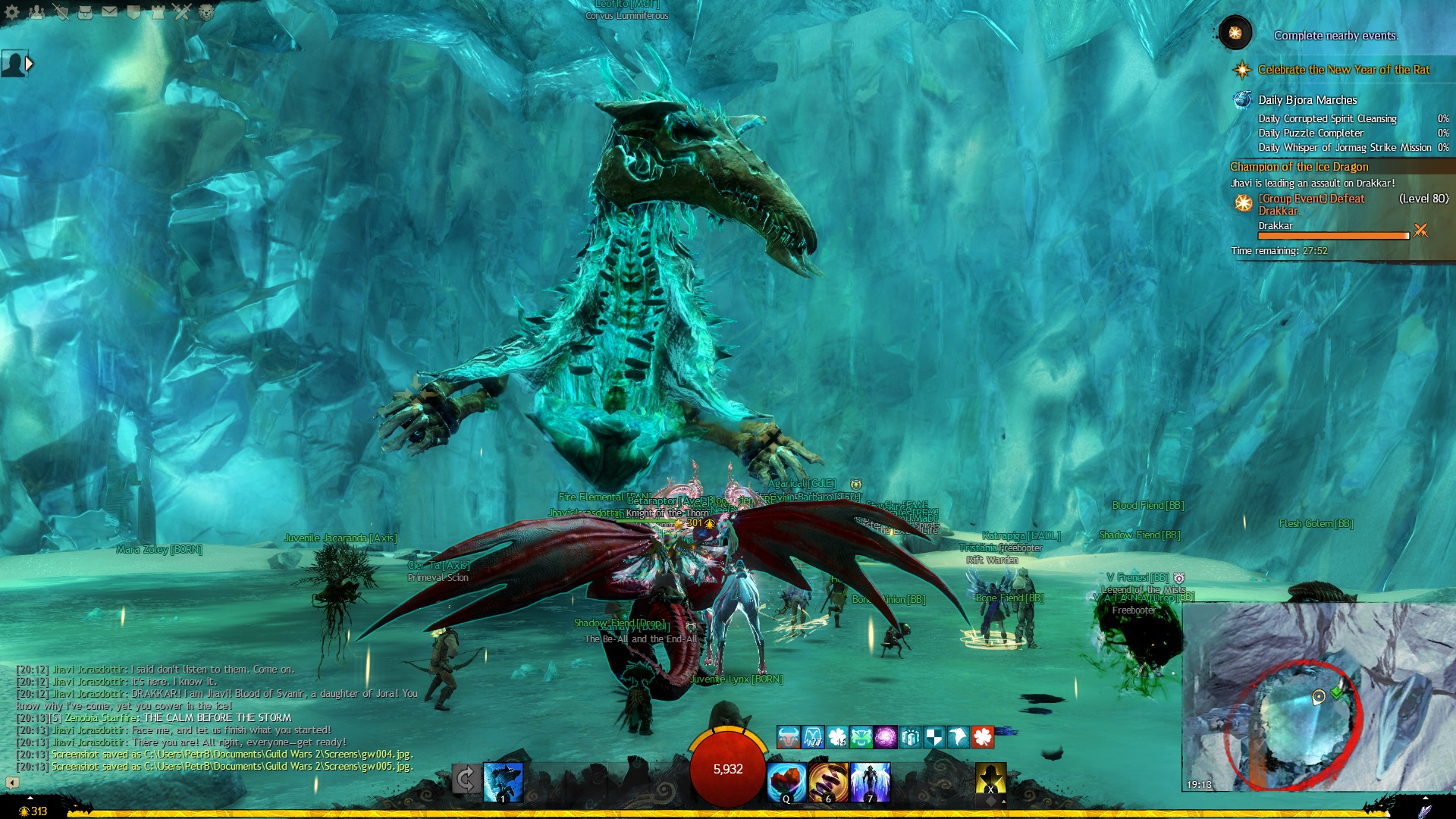Use the heart-gem healing skill Q
This screenshot has width=1456, height=819.
(786, 782)
